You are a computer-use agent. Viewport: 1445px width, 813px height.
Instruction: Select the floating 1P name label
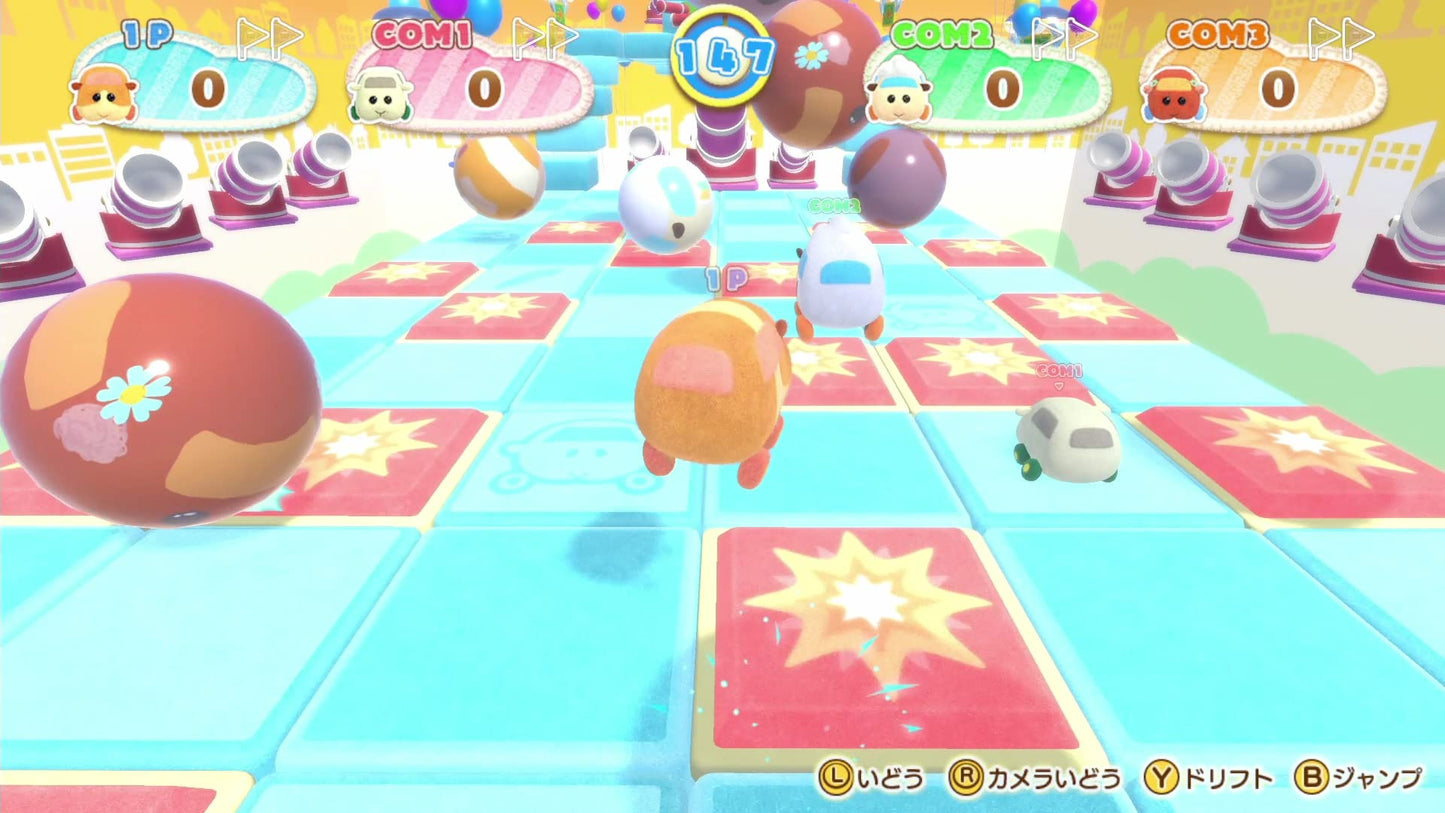(725, 281)
